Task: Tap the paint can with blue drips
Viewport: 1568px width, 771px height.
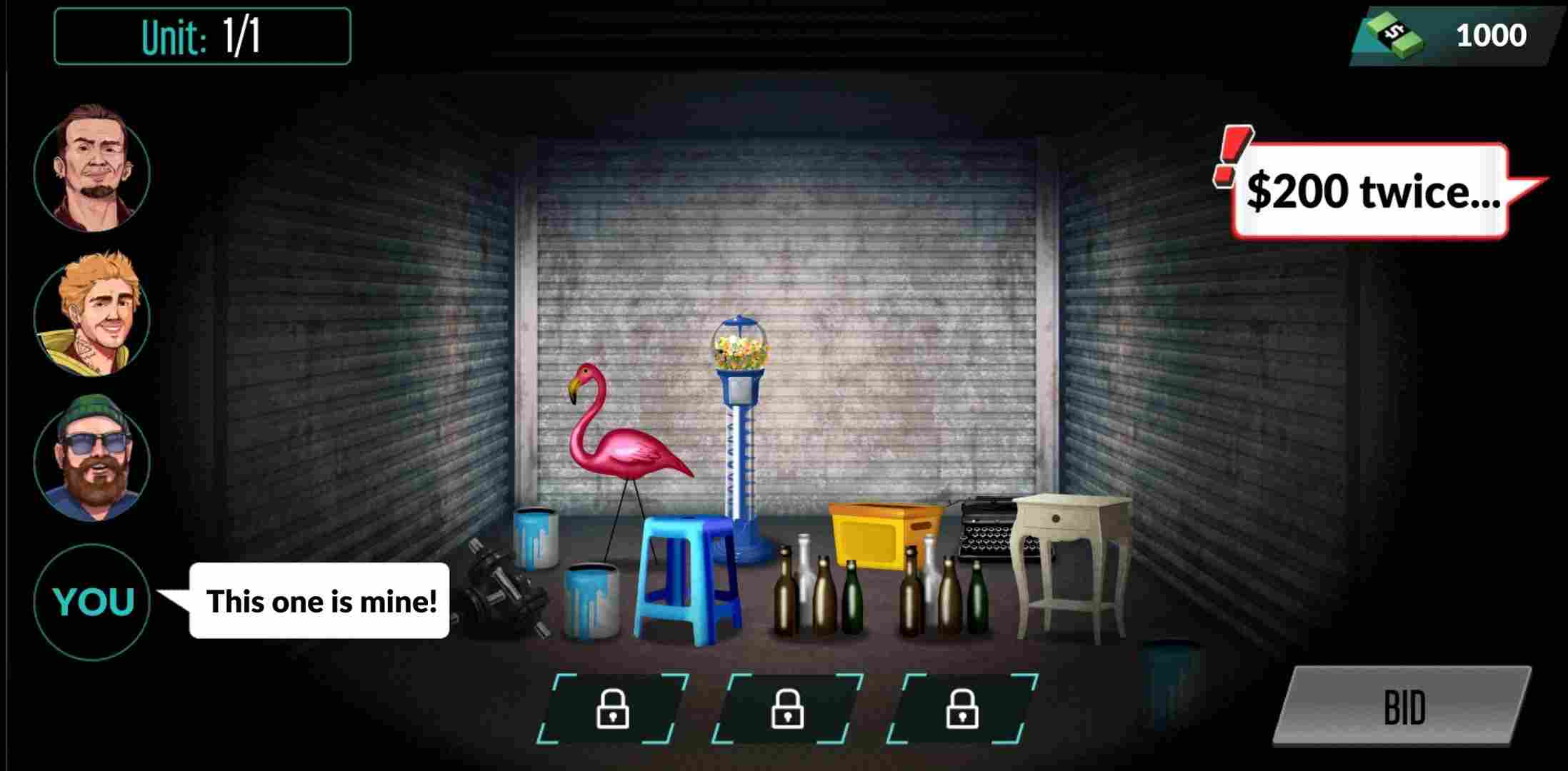Action: pos(593,600)
